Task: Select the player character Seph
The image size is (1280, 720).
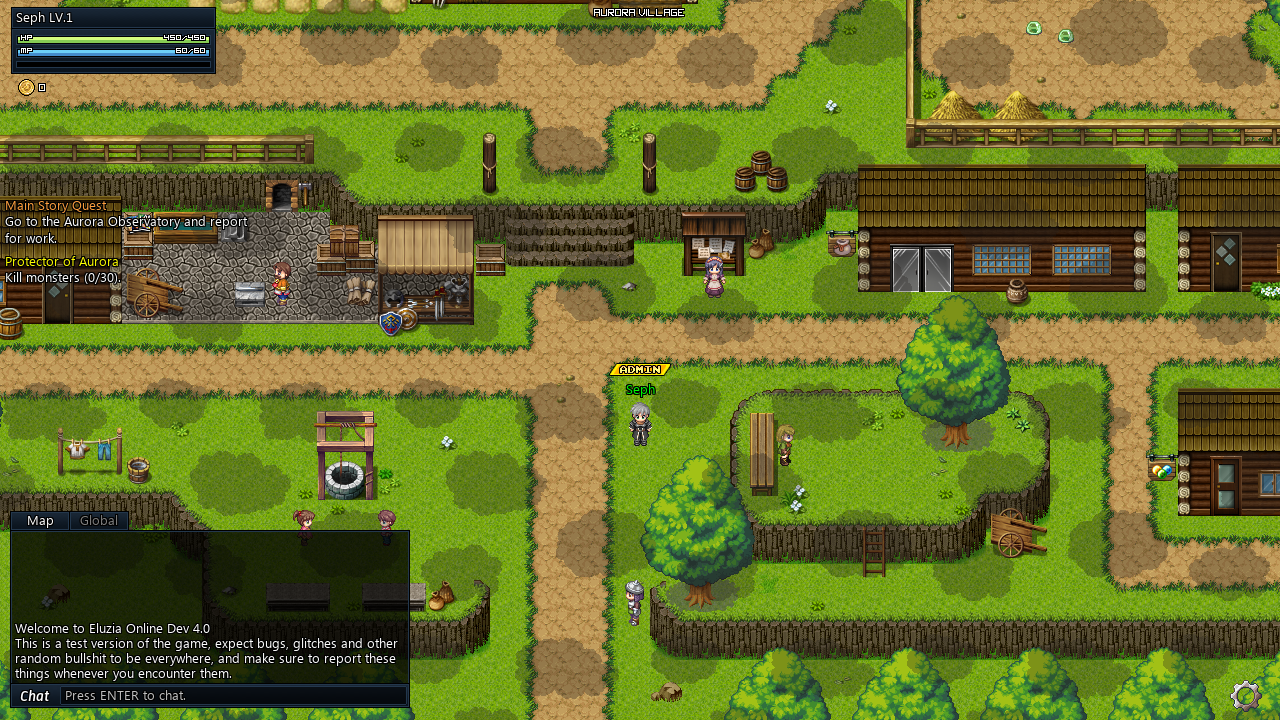Action: (640, 425)
